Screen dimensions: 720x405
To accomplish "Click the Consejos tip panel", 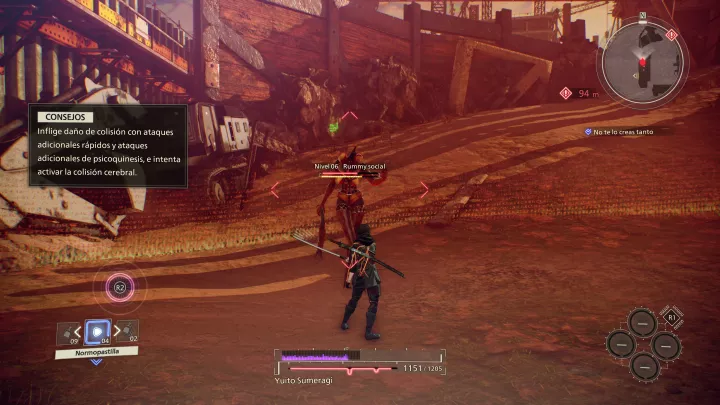I will [107, 146].
